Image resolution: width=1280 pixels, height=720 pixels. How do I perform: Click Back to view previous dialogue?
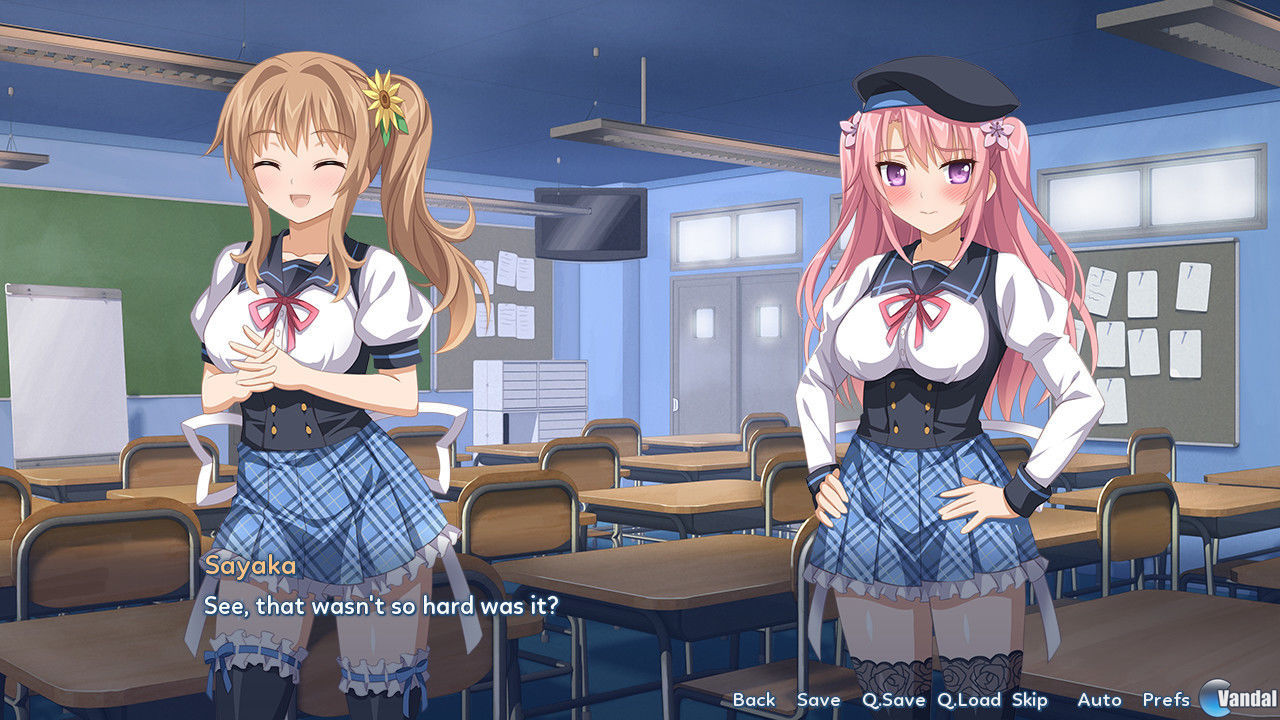[x=752, y=701]
